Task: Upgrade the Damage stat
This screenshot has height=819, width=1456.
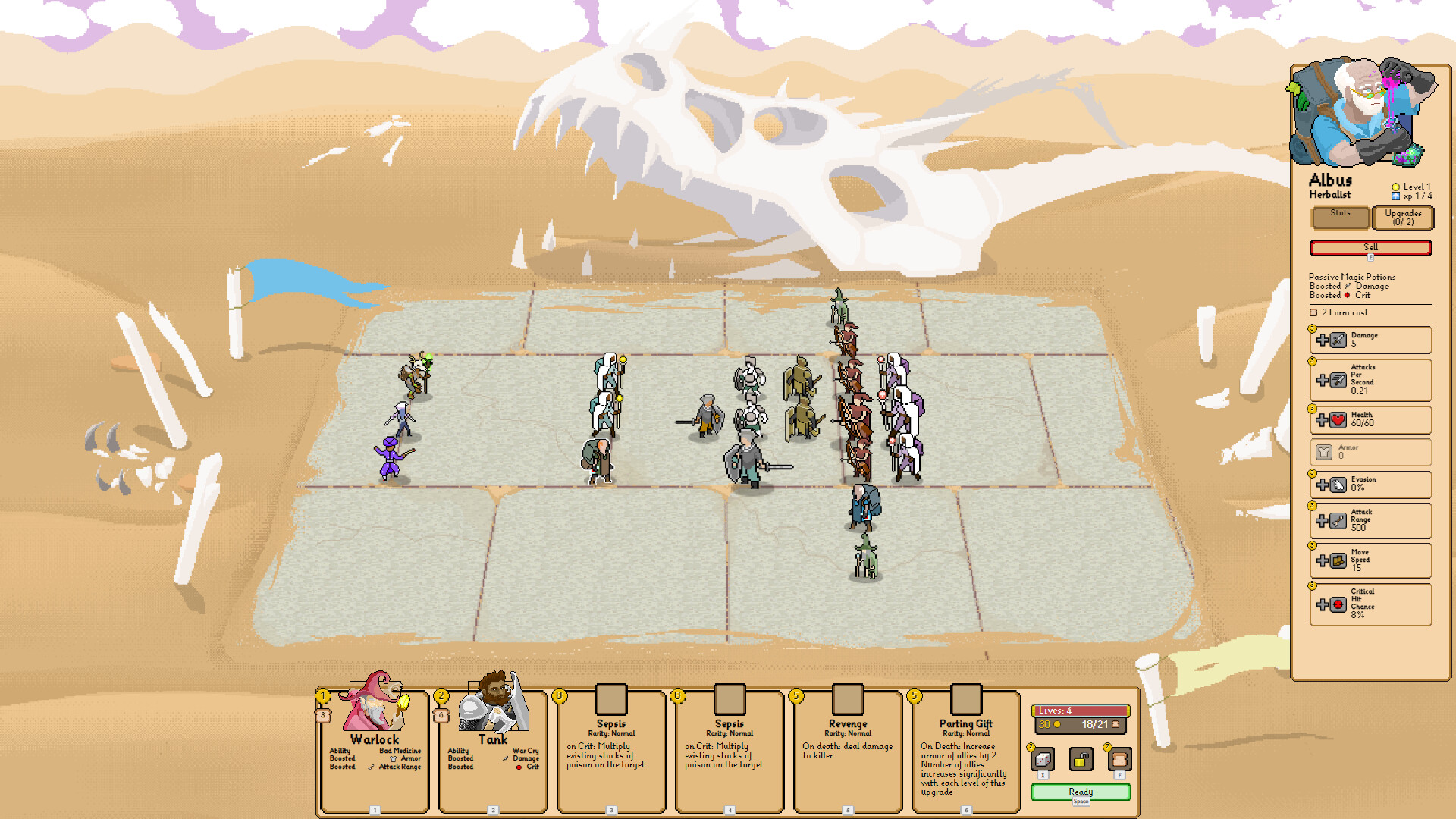Action: pyautogui.click(x=1323, y=340)
